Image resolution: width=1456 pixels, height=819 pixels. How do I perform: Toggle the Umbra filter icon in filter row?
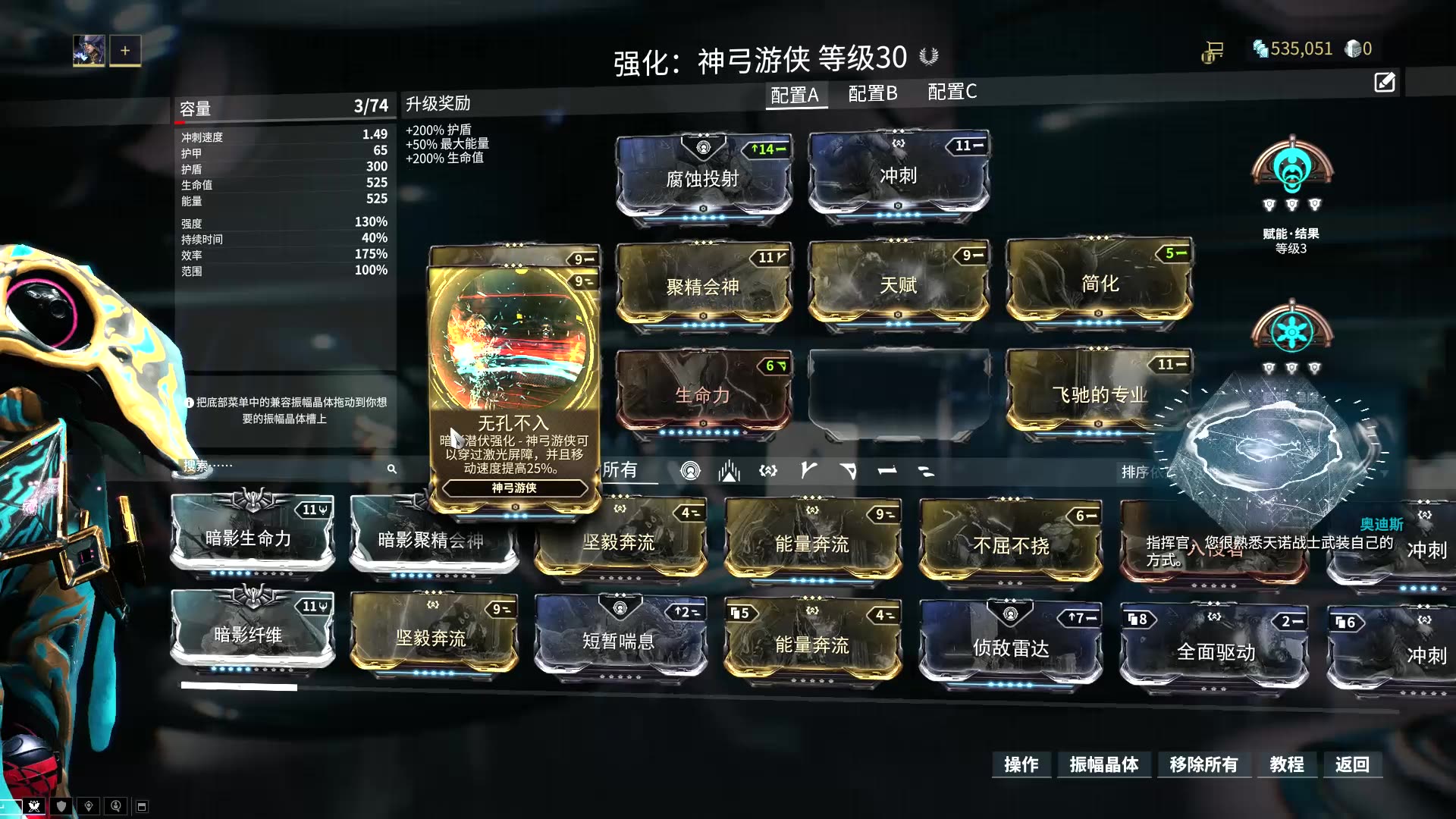tap(768, 471)
